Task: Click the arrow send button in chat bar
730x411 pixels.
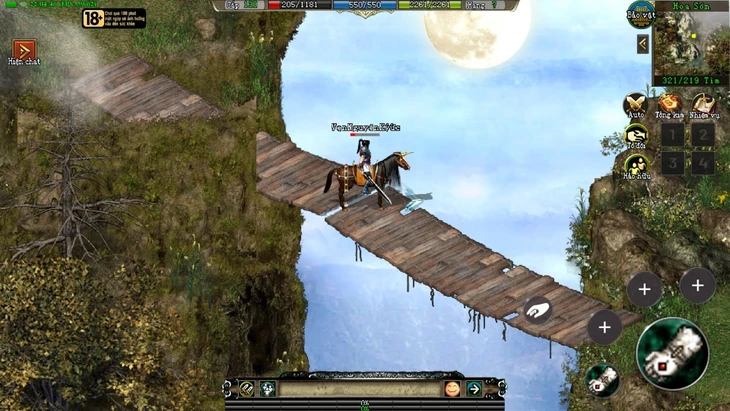Action: point(474,388)
